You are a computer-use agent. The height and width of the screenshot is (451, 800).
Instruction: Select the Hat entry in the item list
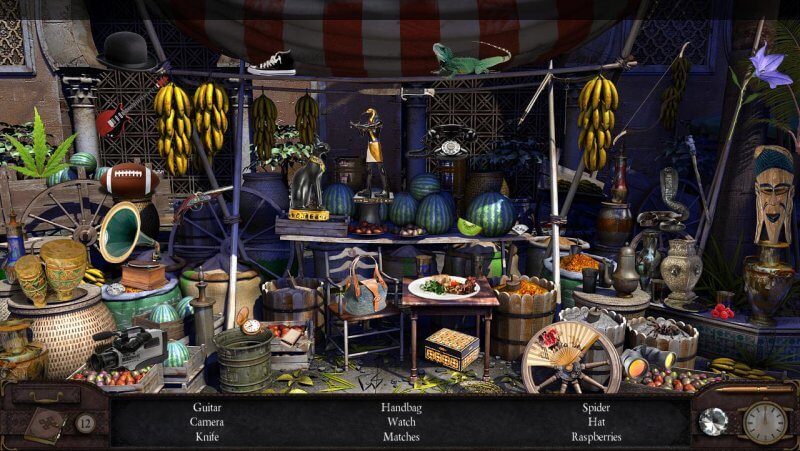coord(597,422)
